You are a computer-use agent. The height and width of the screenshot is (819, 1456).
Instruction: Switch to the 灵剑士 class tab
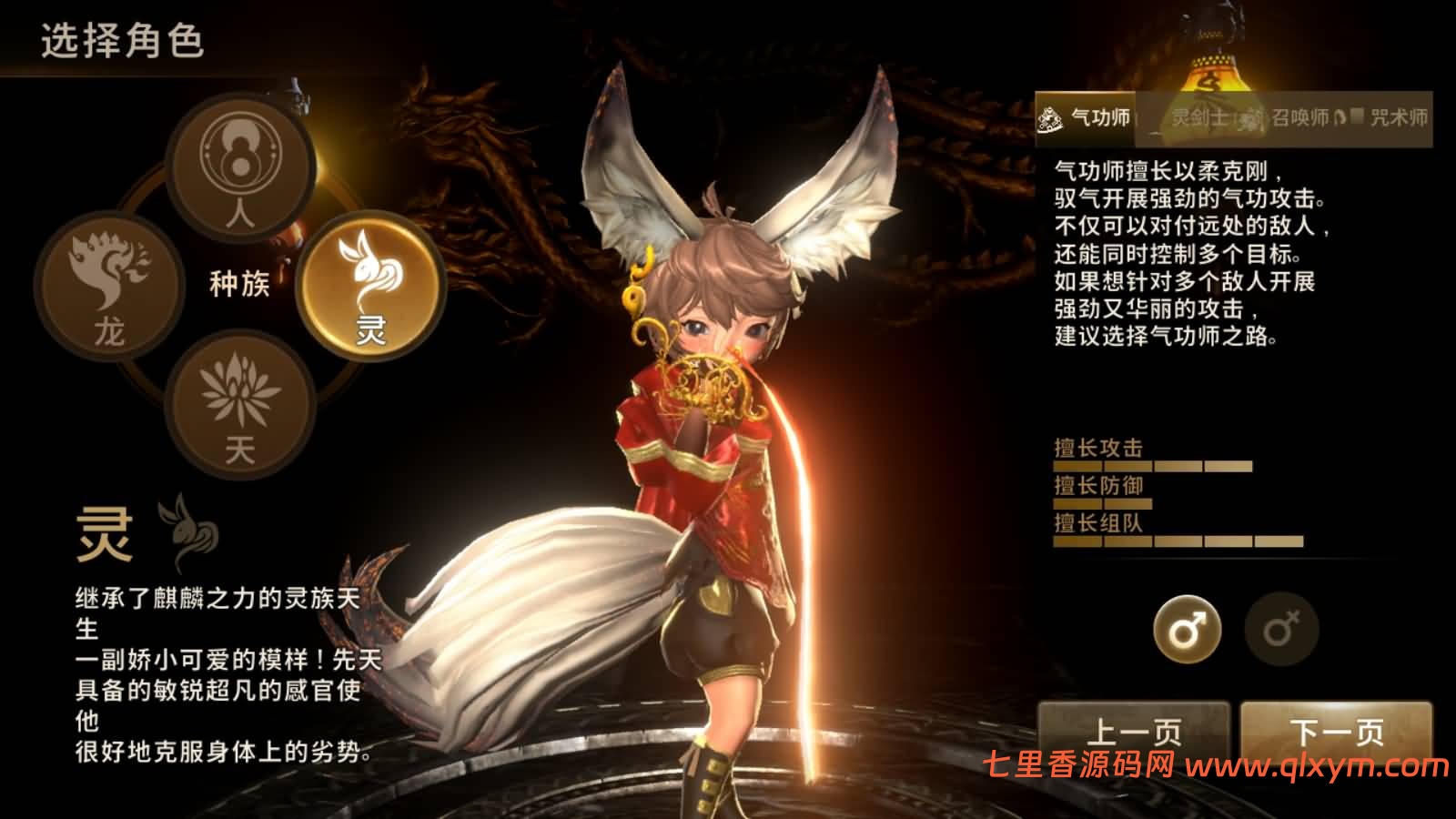(1201, 118)
